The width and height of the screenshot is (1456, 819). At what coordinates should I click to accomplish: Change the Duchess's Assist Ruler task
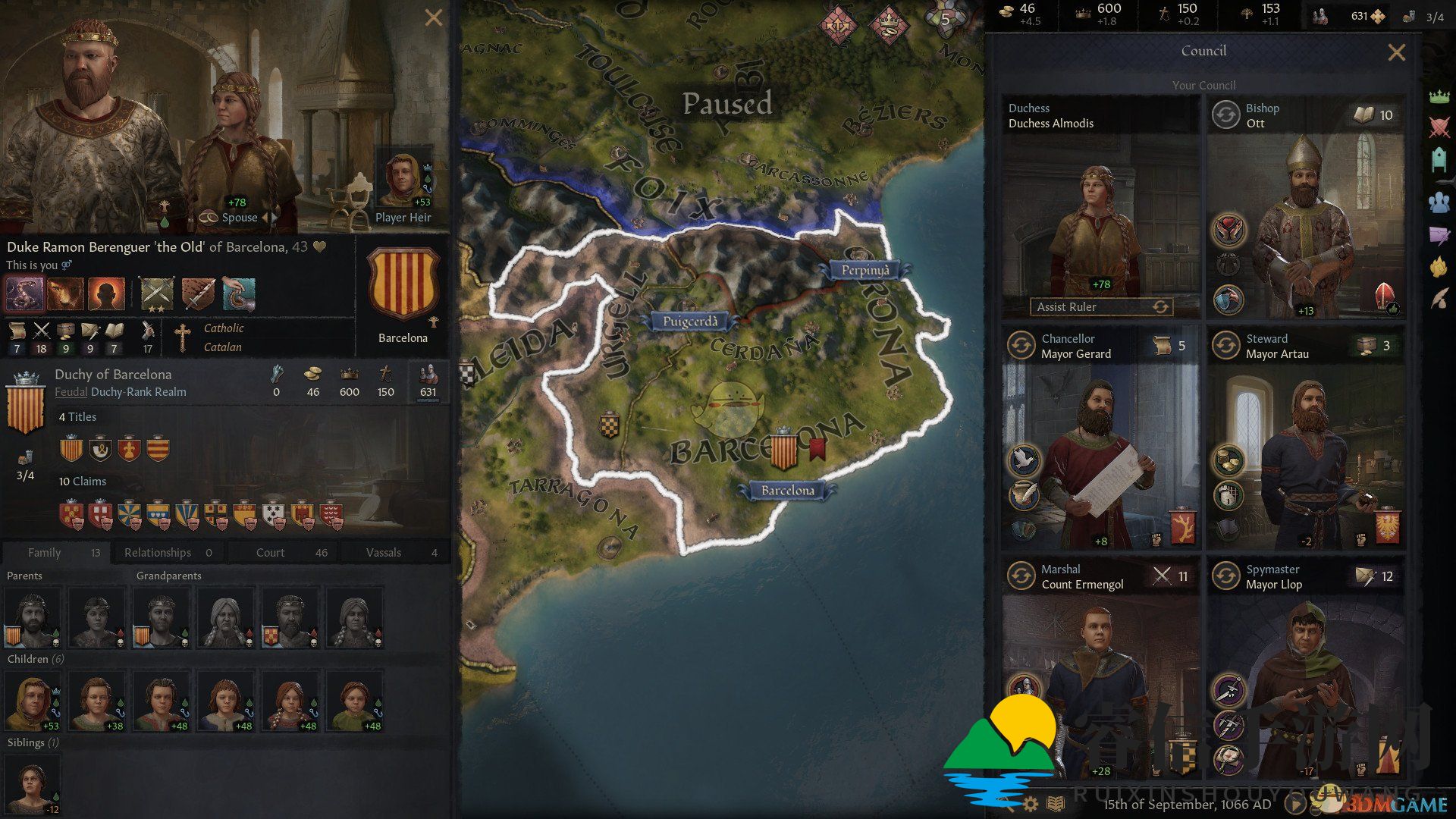pos(1160,307)
